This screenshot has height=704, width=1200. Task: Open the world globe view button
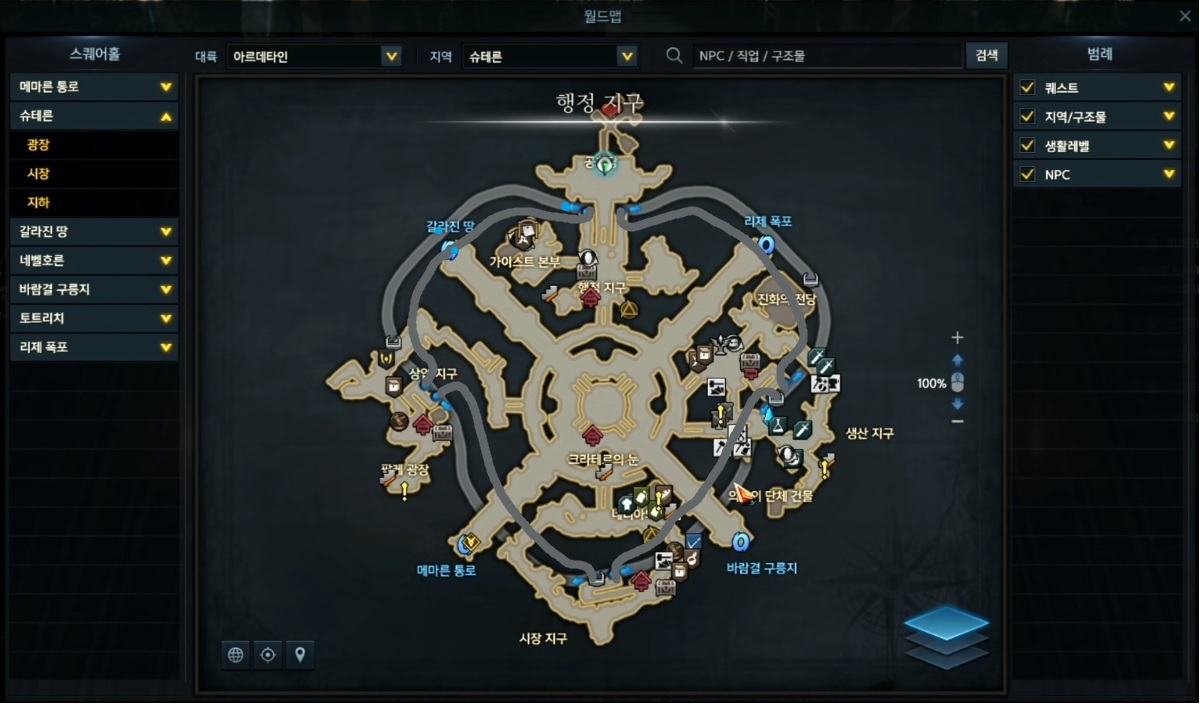pyautogui.click(x=236, y=655)
